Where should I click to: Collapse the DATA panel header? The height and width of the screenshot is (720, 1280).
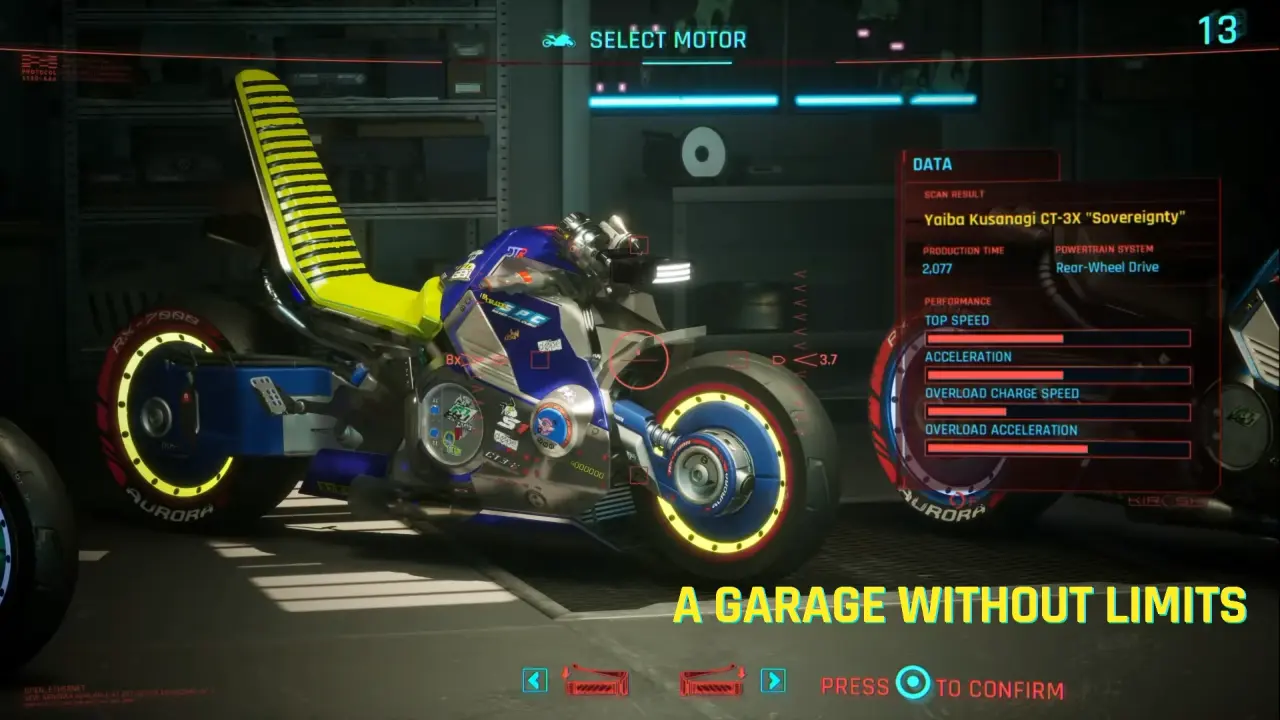coord(932,163)
